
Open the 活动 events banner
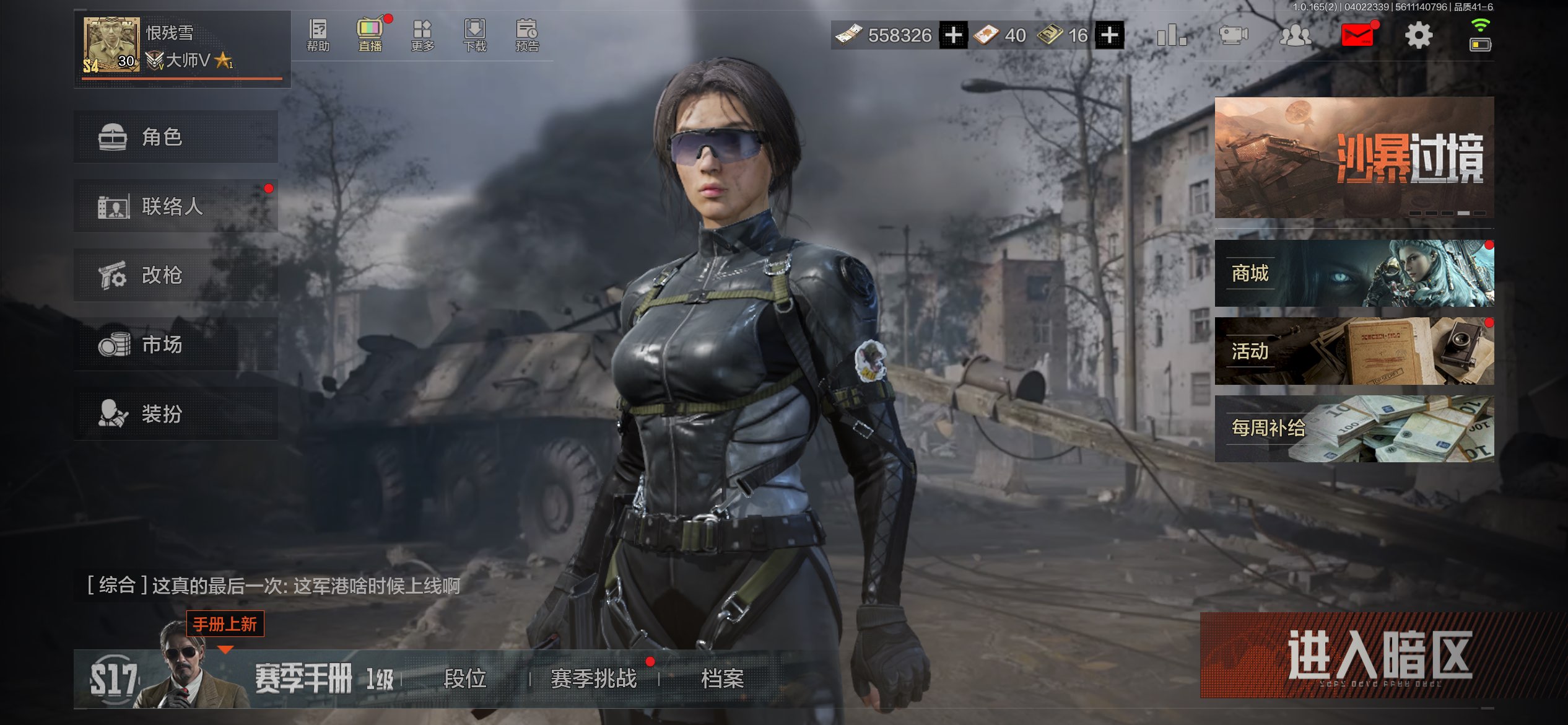point(1354,351)
